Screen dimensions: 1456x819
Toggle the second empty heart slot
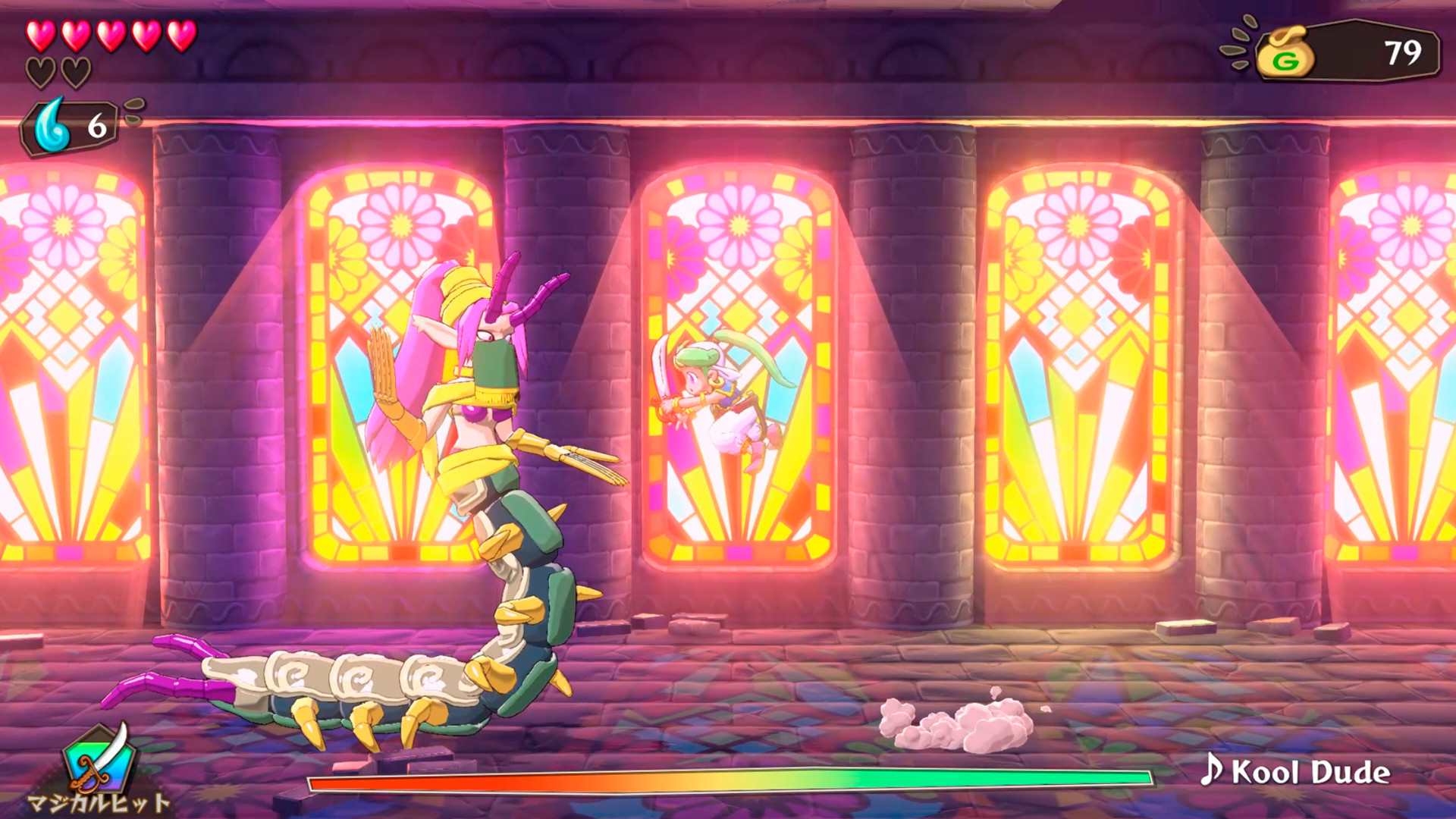click(74, 72)
